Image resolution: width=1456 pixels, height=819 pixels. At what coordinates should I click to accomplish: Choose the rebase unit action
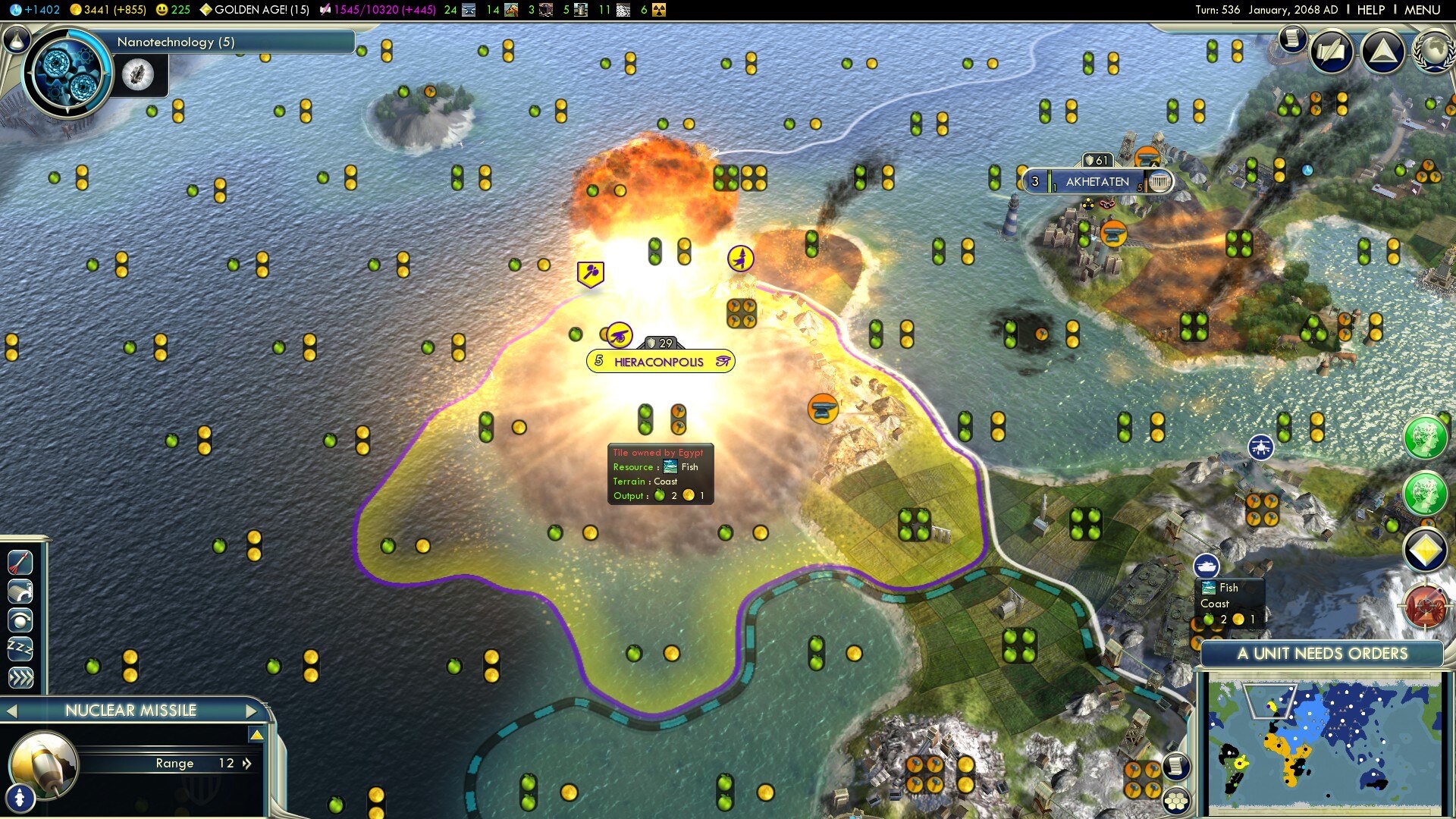pos(20,591)
